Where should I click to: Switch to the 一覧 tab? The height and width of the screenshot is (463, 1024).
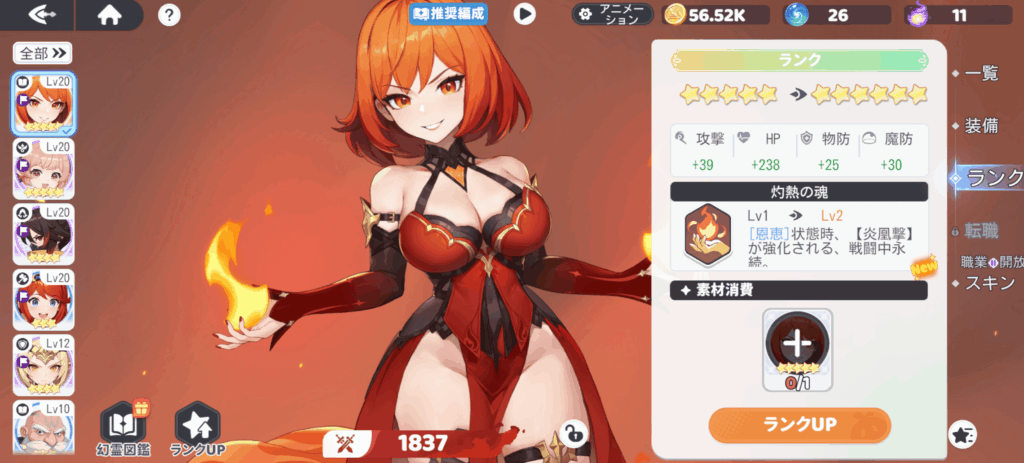[982, 72]
